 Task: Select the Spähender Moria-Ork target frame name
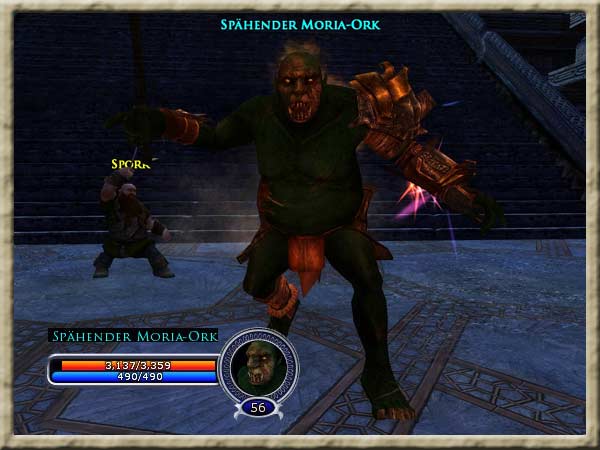pos(133,336)
